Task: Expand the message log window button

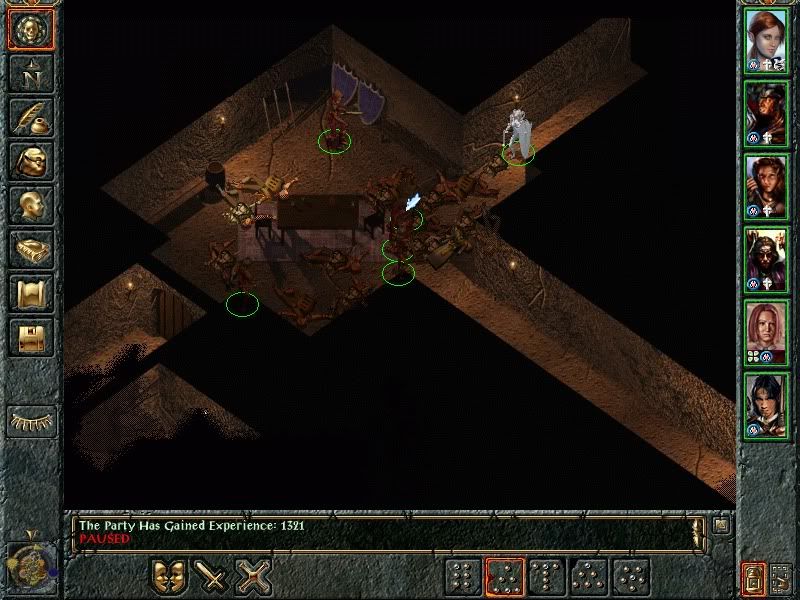Action: (722, 523)
